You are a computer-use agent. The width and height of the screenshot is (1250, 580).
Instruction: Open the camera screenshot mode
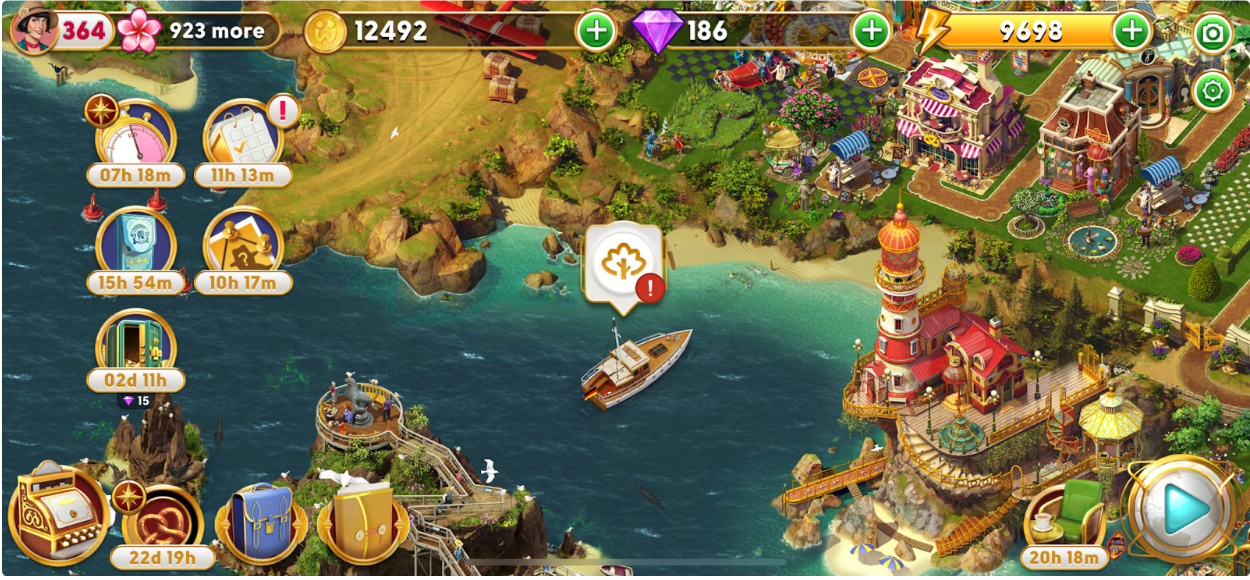1213,34
